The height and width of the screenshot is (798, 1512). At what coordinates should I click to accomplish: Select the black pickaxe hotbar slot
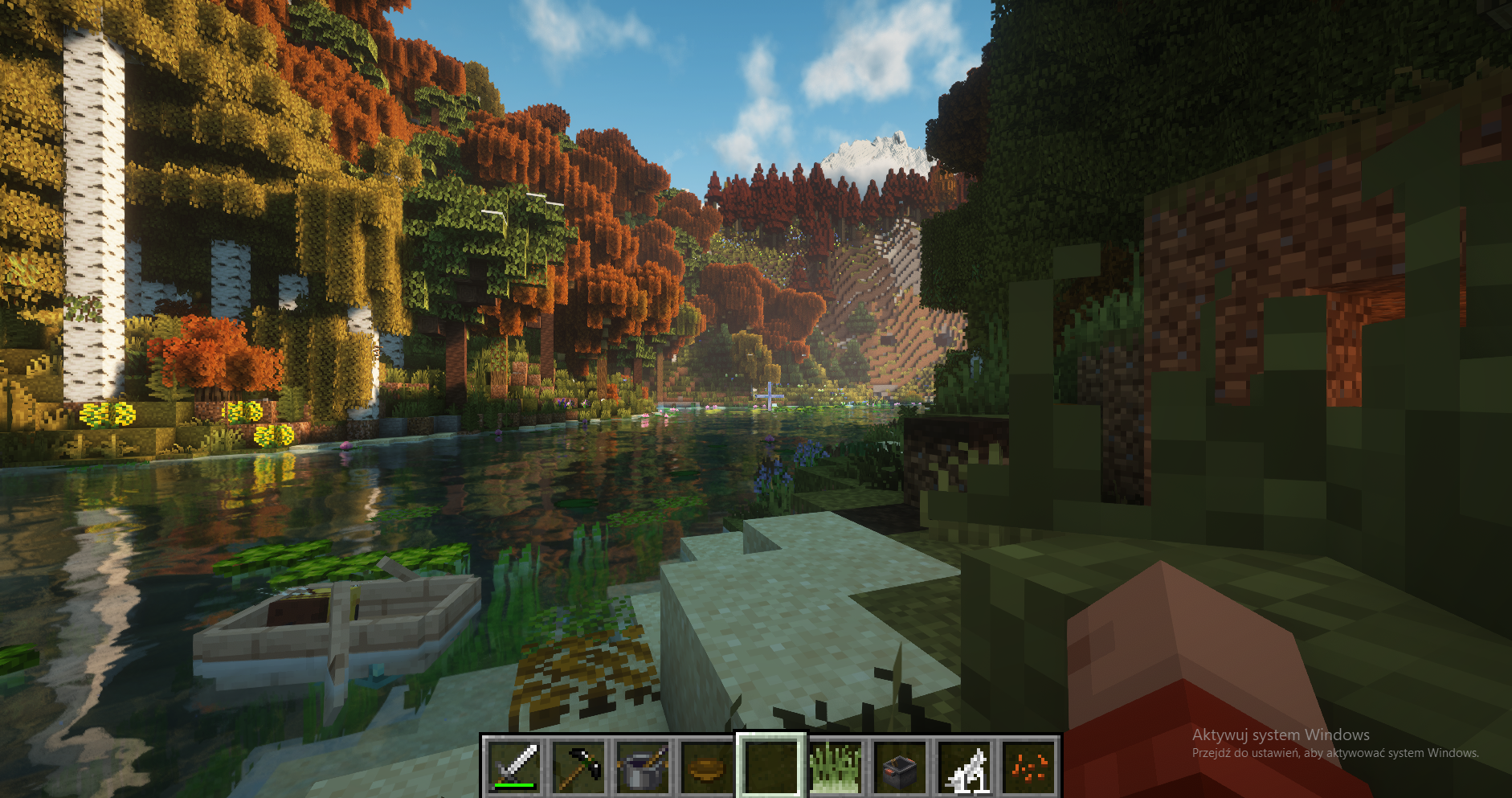[578, 766]
